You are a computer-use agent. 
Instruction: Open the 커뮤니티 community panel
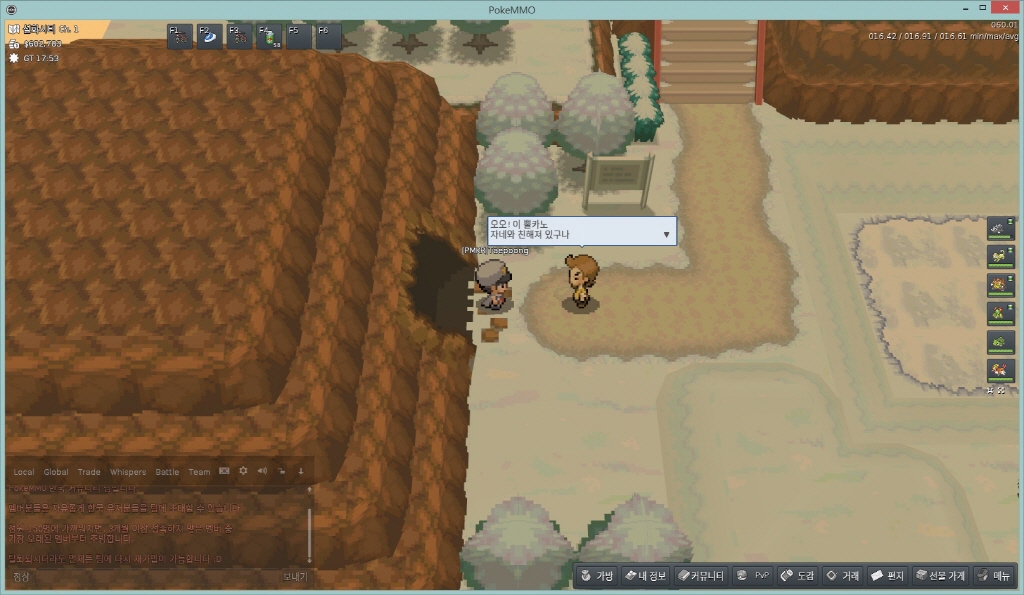[700, 576]
